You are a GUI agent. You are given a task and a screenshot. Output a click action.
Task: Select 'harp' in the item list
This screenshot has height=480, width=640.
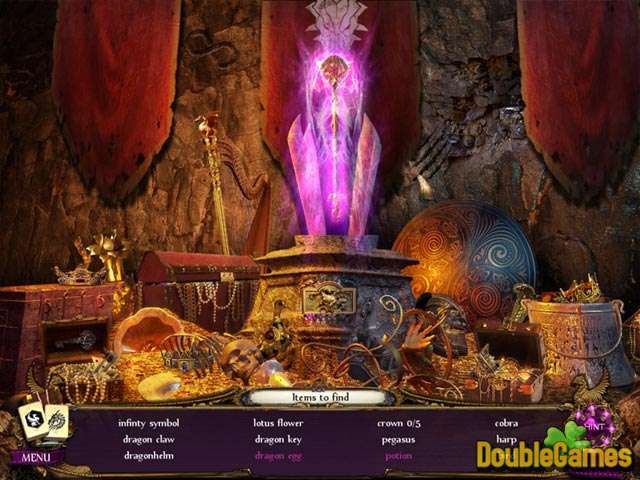[506, 439]
